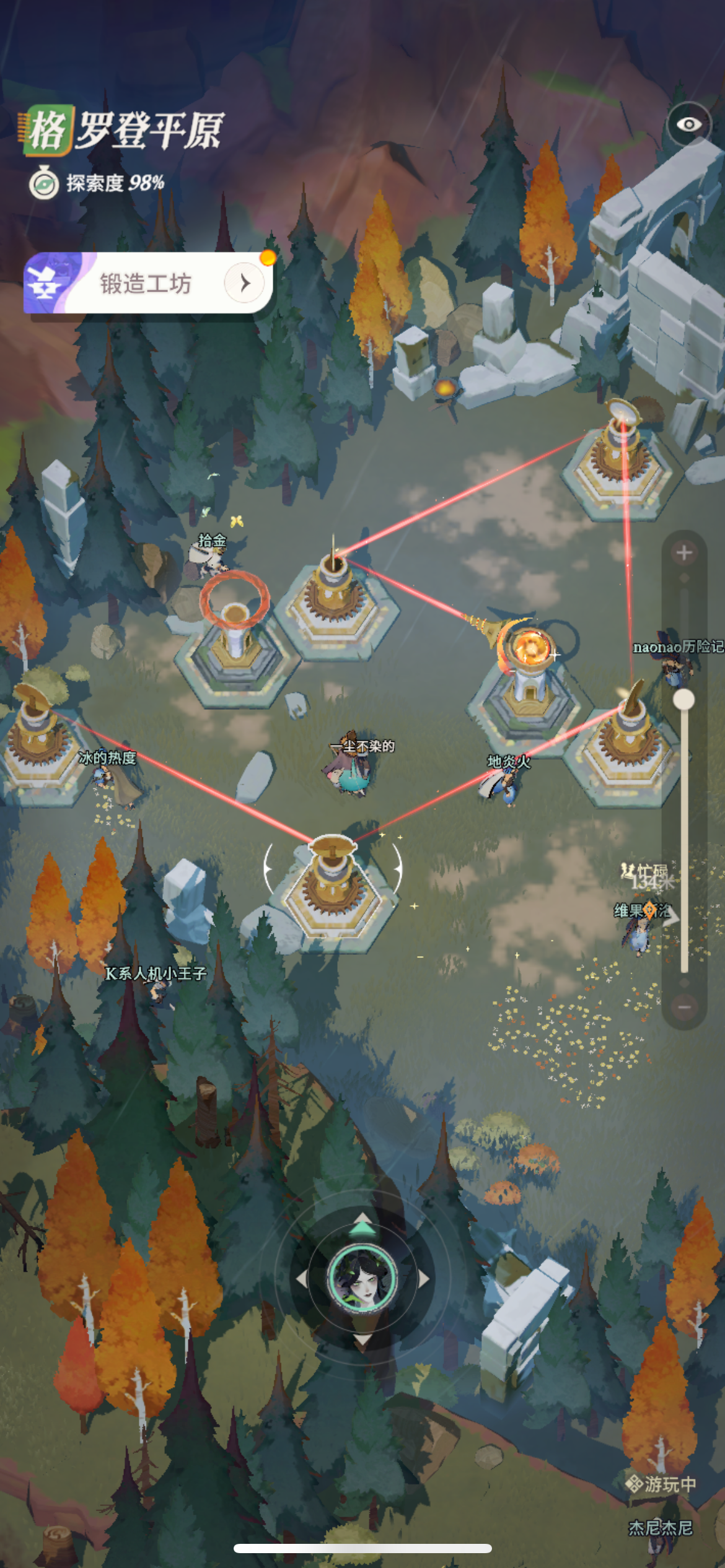This screenshot has width=725, height=1568.
Task: Select the character portrait in the joystick
Action: [362, 1279]
